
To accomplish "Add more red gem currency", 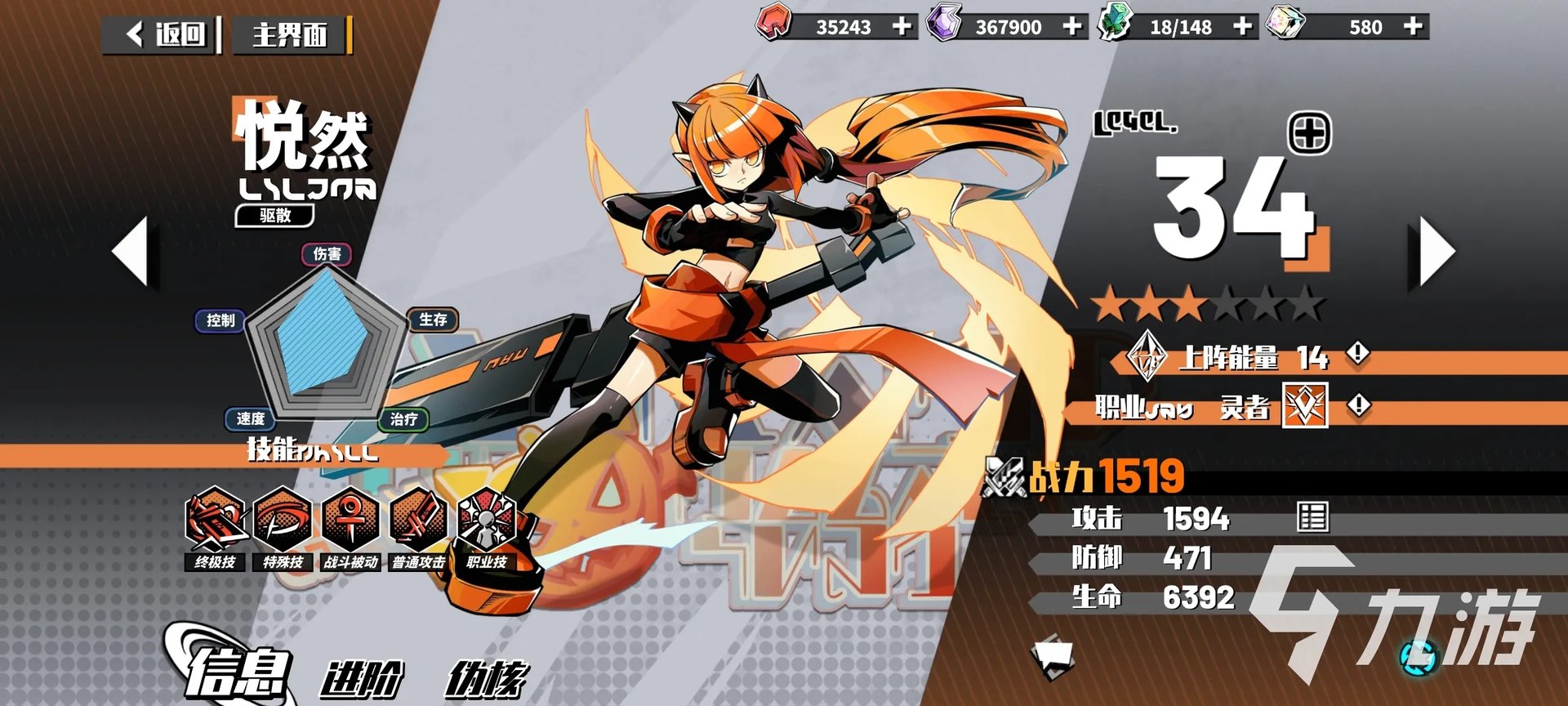I will tap(902, 26).
